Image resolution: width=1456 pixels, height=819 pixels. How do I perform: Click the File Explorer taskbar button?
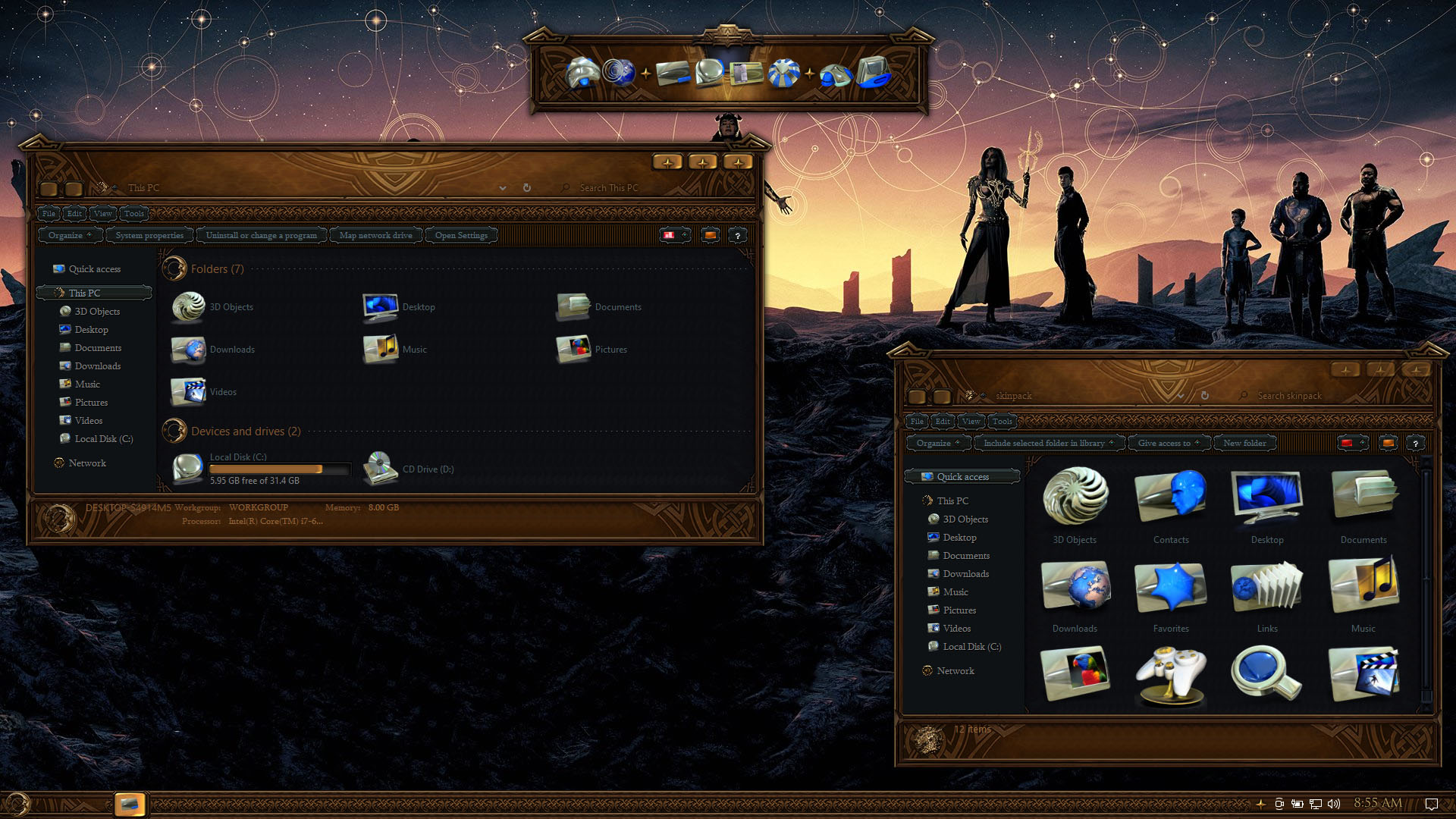click(x=129, y=804)
